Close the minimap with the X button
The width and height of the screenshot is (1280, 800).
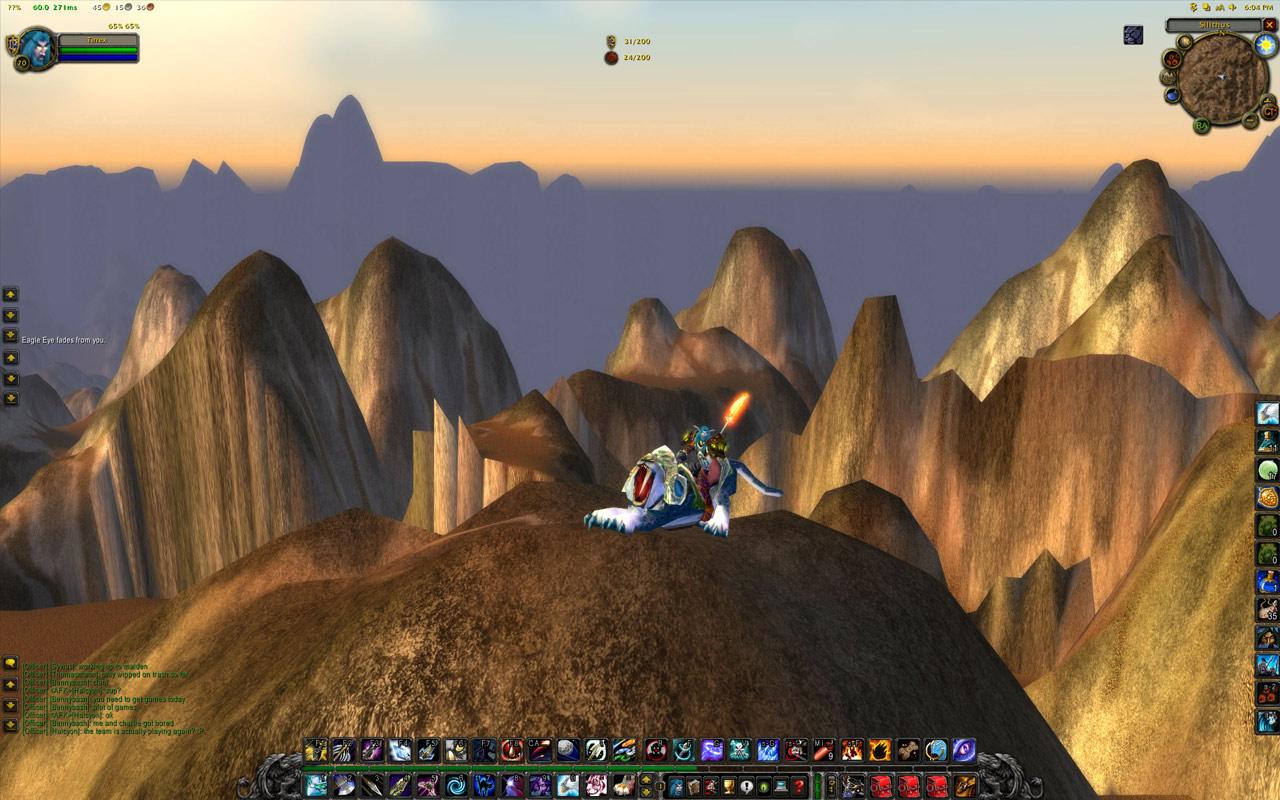click(1269, 25)
